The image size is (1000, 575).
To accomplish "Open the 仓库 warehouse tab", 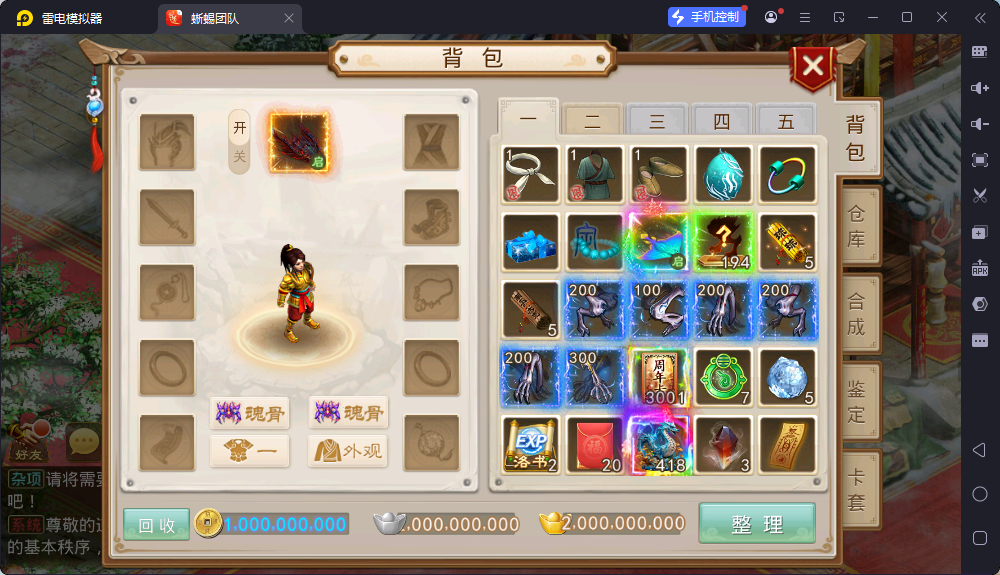I will click(x=857, y=226).
